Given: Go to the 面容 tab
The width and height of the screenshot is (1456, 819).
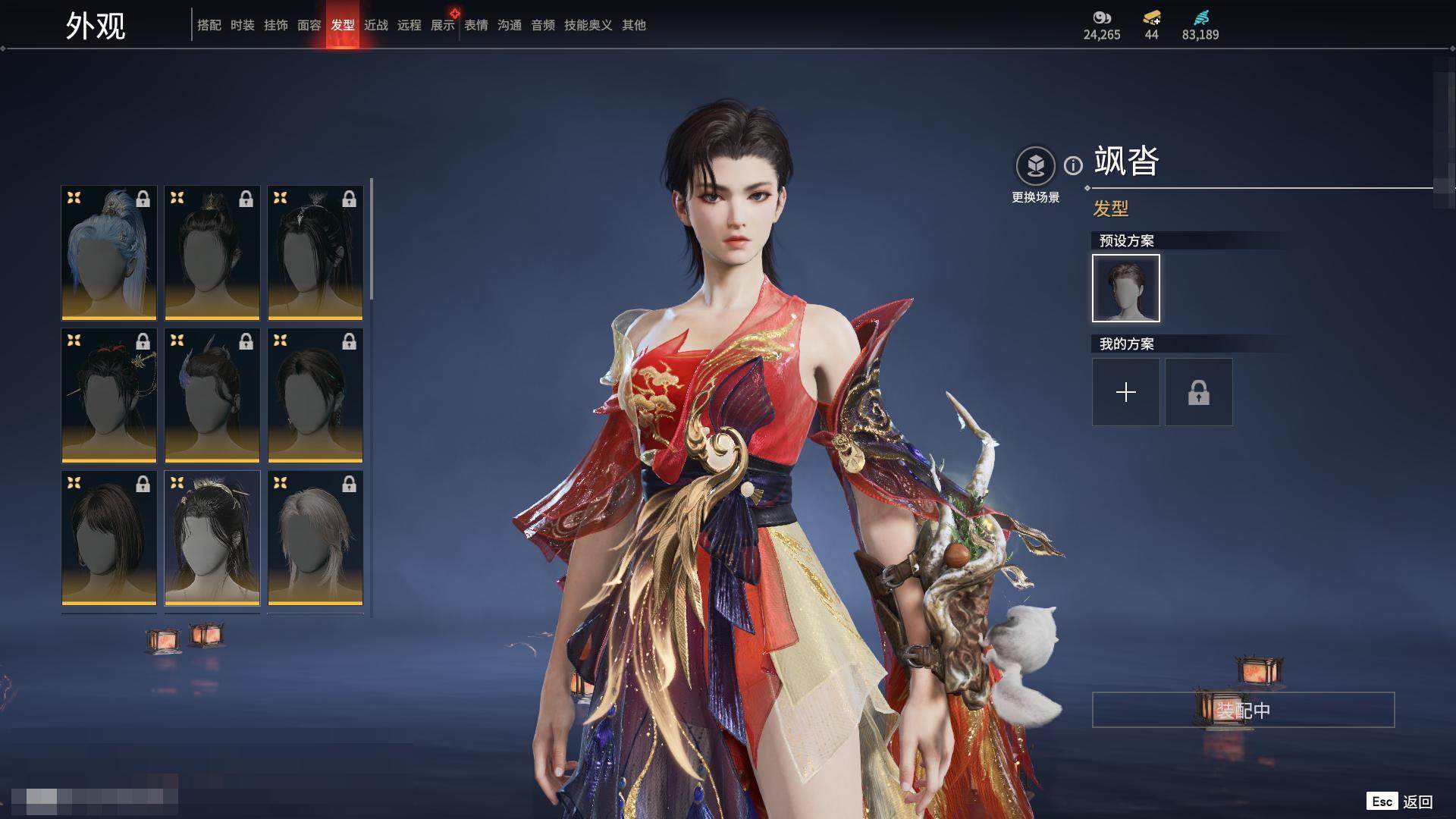Looking at the screenshot, I should pyautogui.click(x=309, y=25).
